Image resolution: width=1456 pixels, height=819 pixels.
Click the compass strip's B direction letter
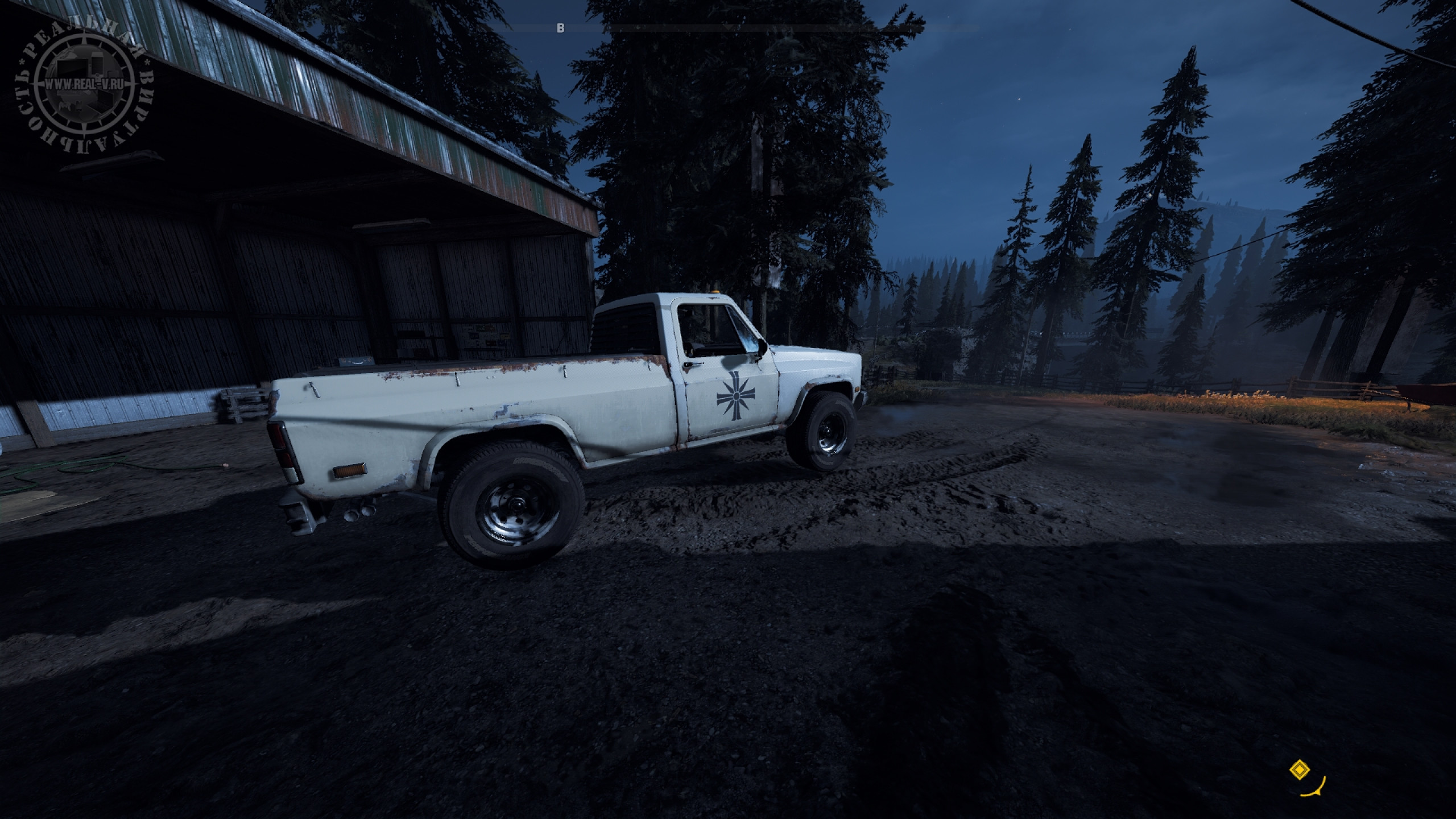coord(561,28)
